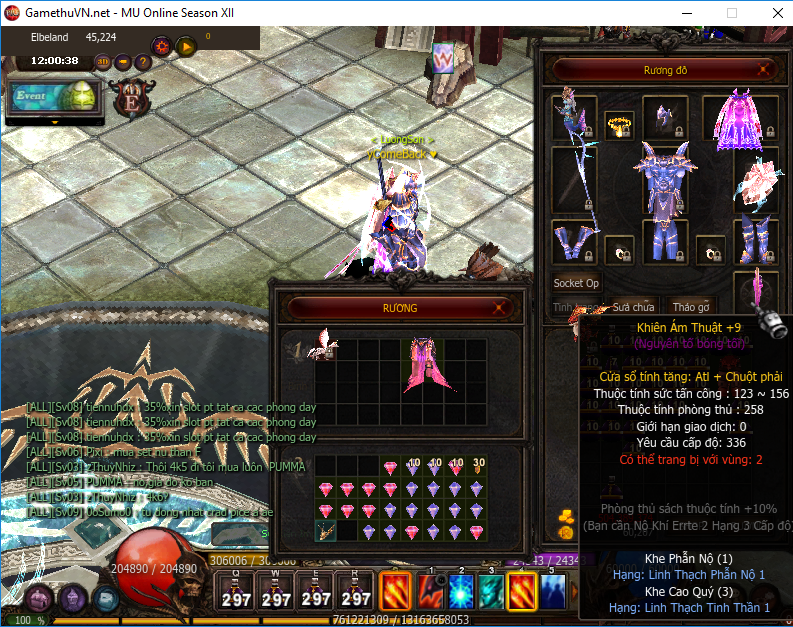Click the Tháo gỡ button
Screen dimensions: 793x627
pyautogui.click(x=691, y=307)
